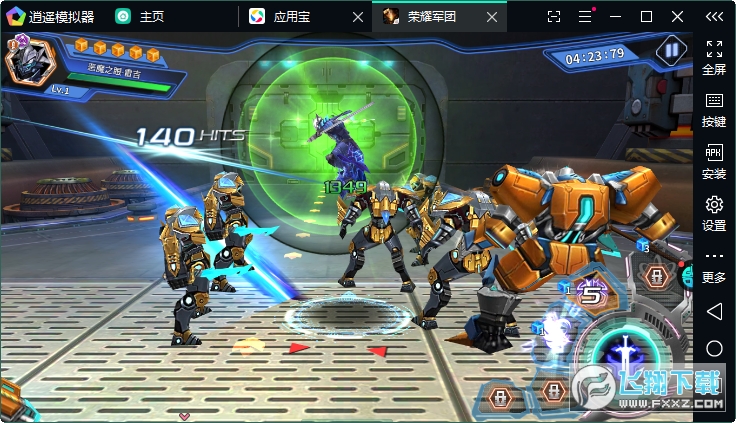The height and width of the screenshot is (423, 736).
Task: Activate the purple skill showing cooldown 5
Action: click(594, 294)
